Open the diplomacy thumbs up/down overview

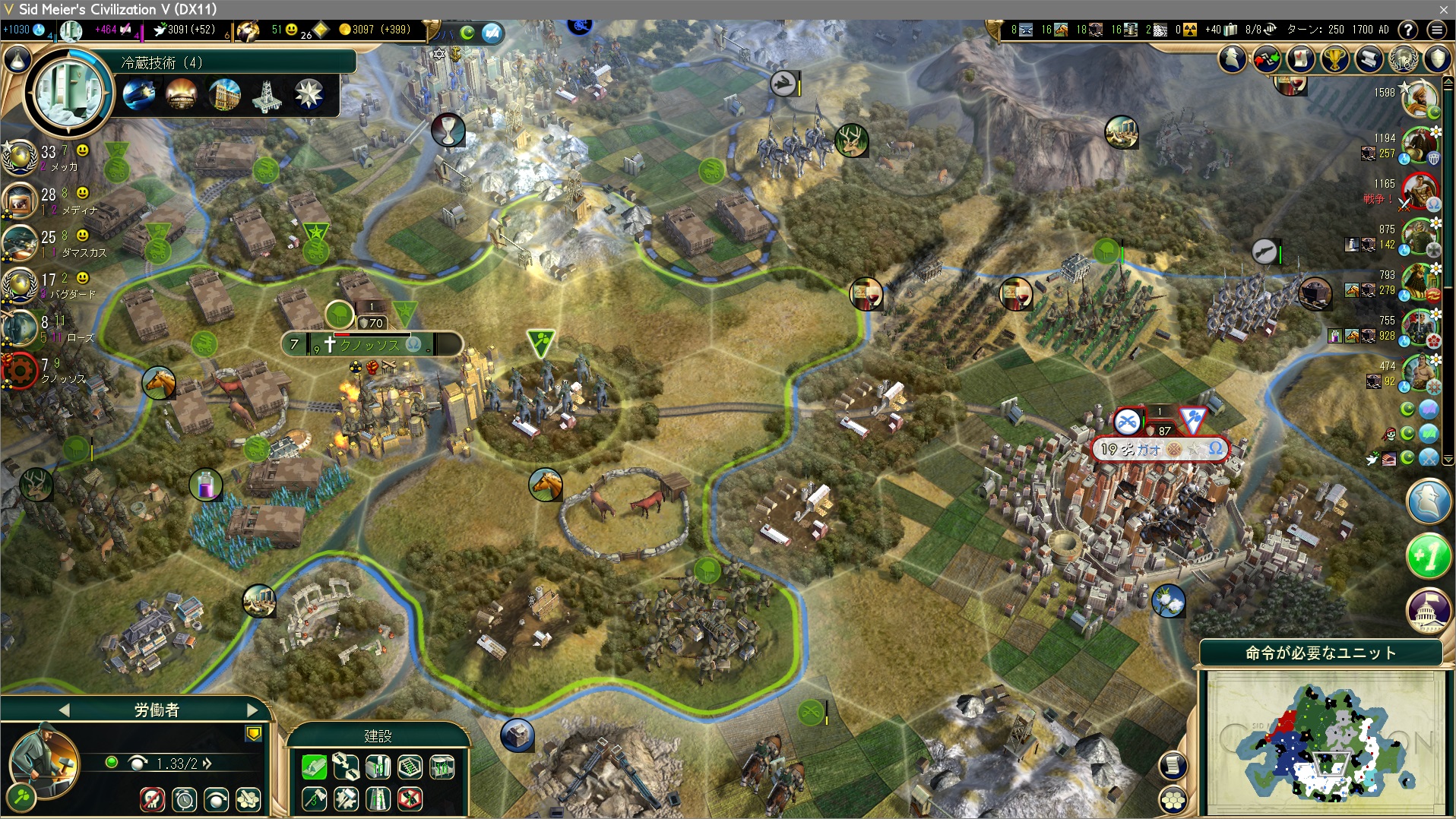[x=1267, y=58]
